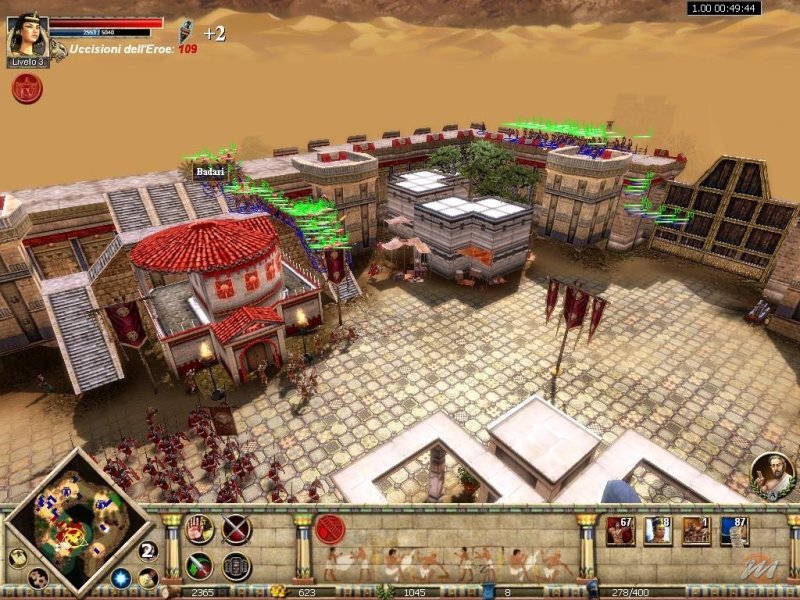Activate the open hand stop command
Viewport: 800px width, 600px height.
coord(199,529)
